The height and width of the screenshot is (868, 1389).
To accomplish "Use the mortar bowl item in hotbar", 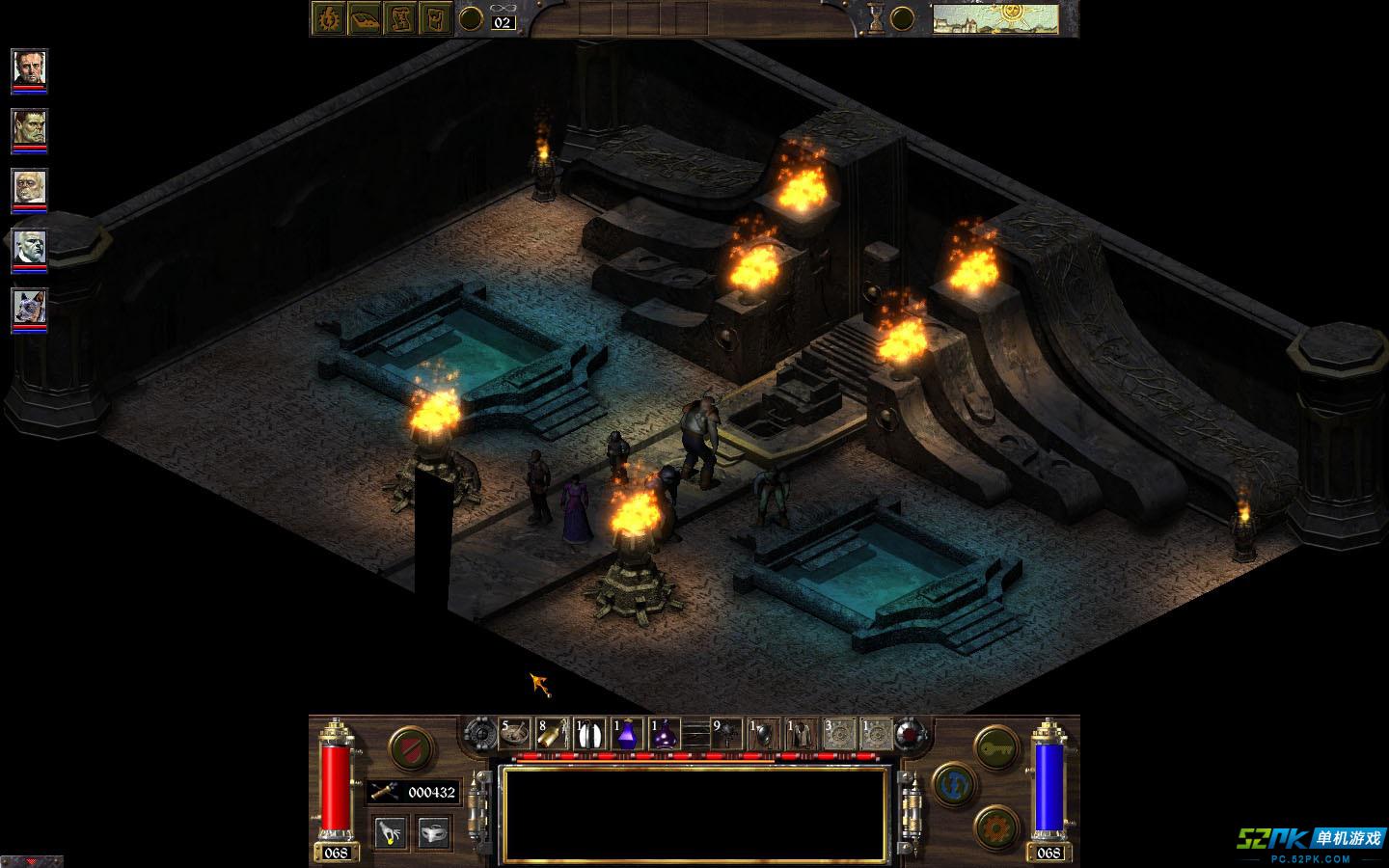I will point(514,734).
